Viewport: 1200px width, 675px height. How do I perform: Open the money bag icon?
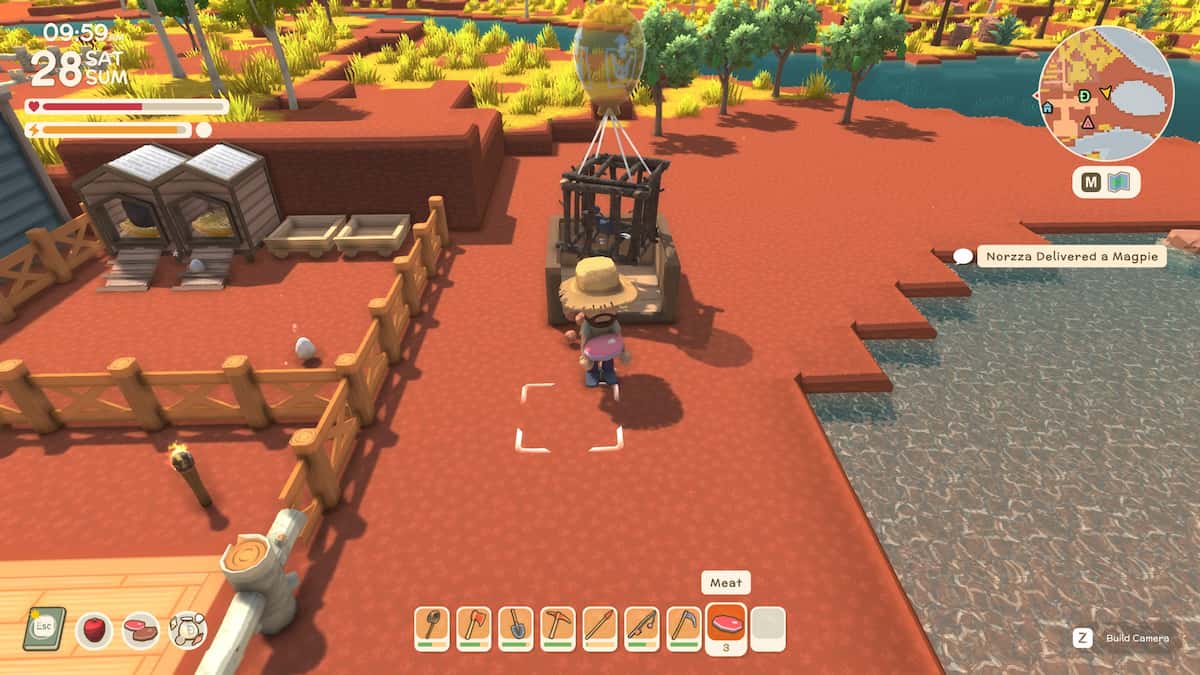coord(188,630)
